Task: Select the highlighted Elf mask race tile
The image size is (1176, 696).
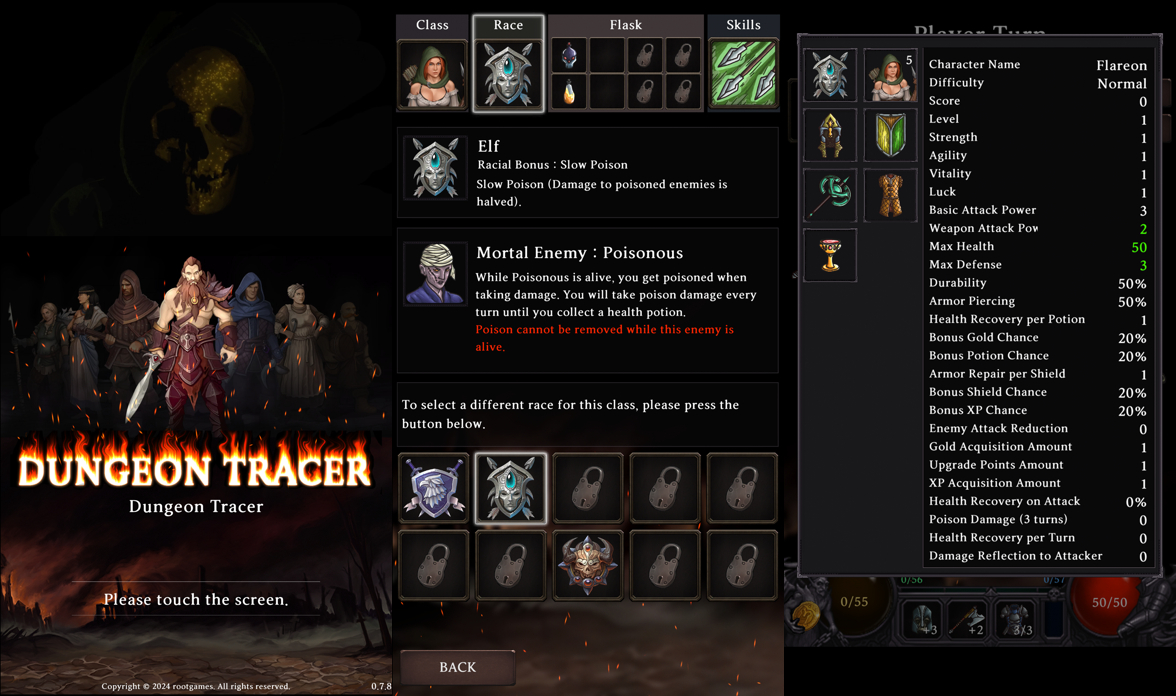Action: 511,488
